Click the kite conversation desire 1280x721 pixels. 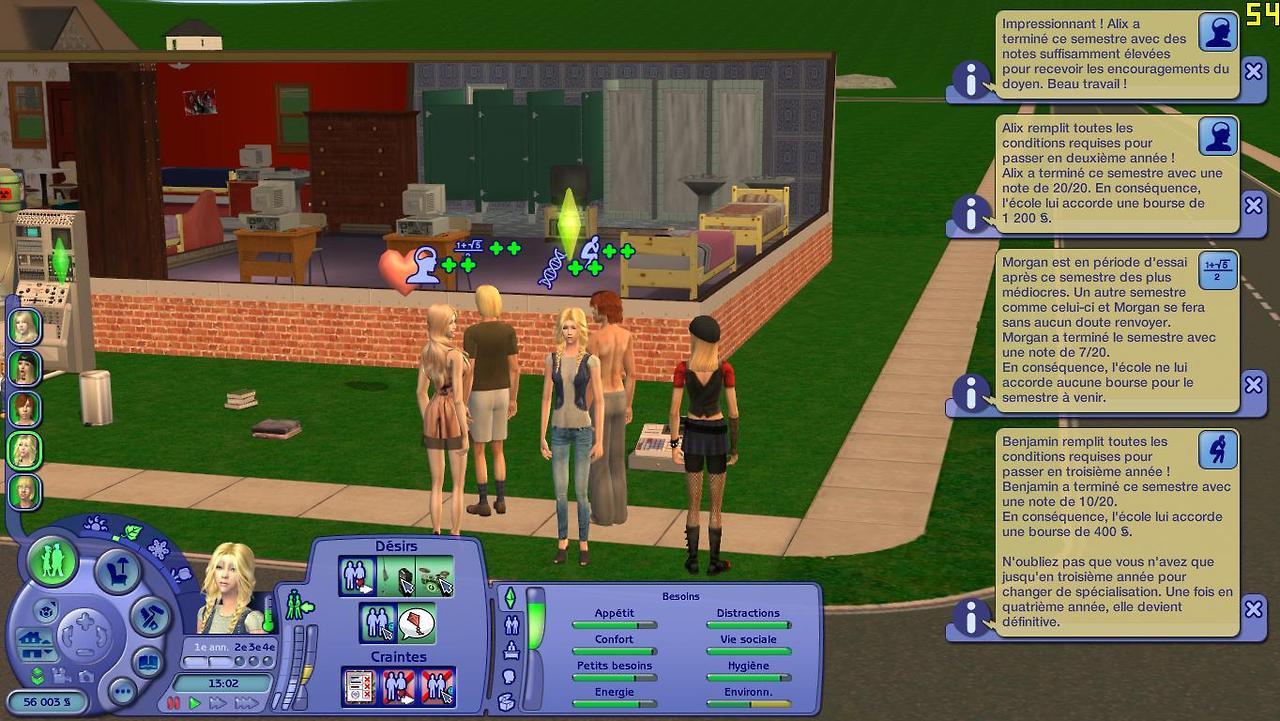[416, 623]
